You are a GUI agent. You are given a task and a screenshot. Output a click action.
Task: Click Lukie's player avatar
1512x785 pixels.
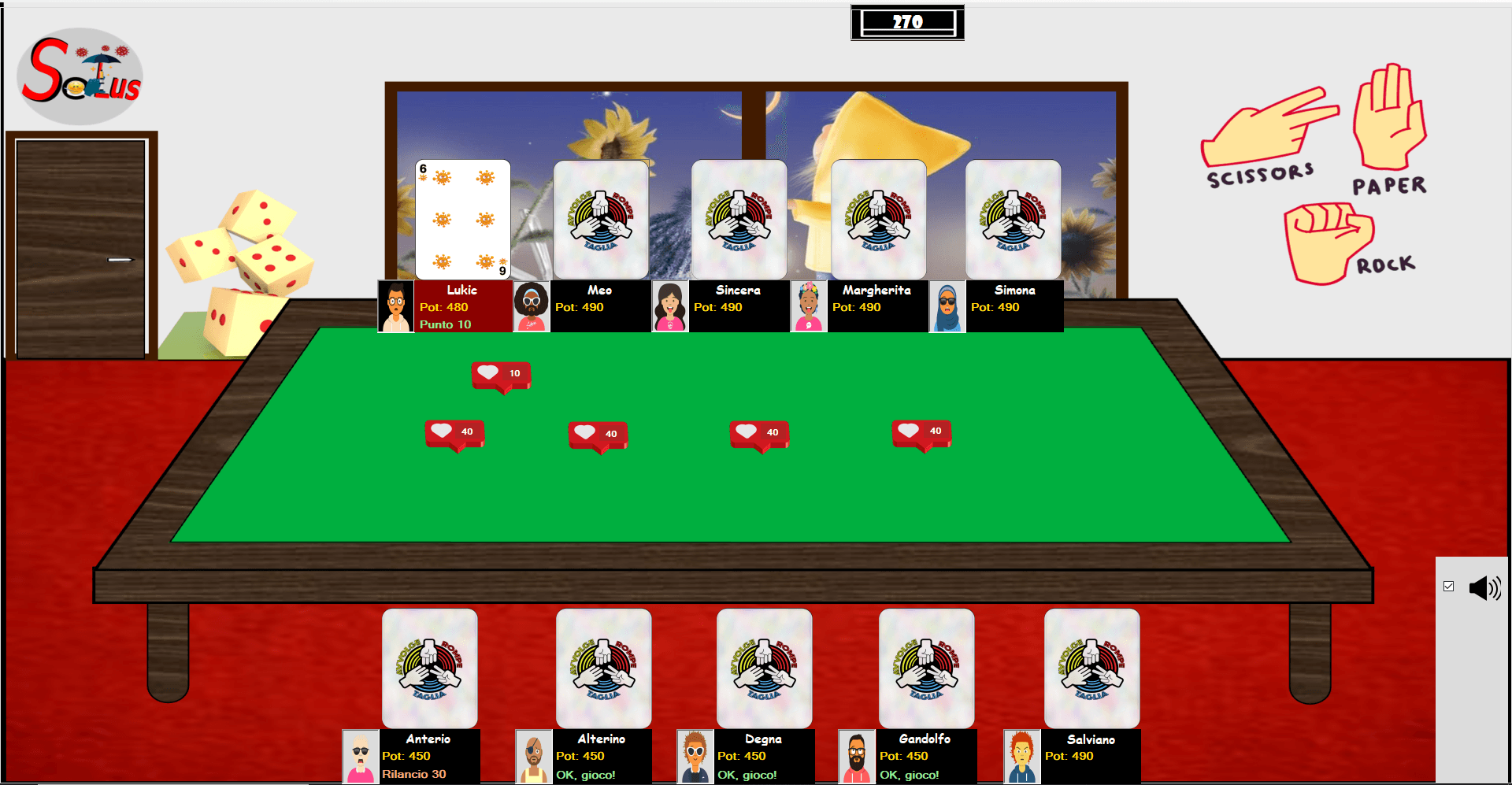395,305
